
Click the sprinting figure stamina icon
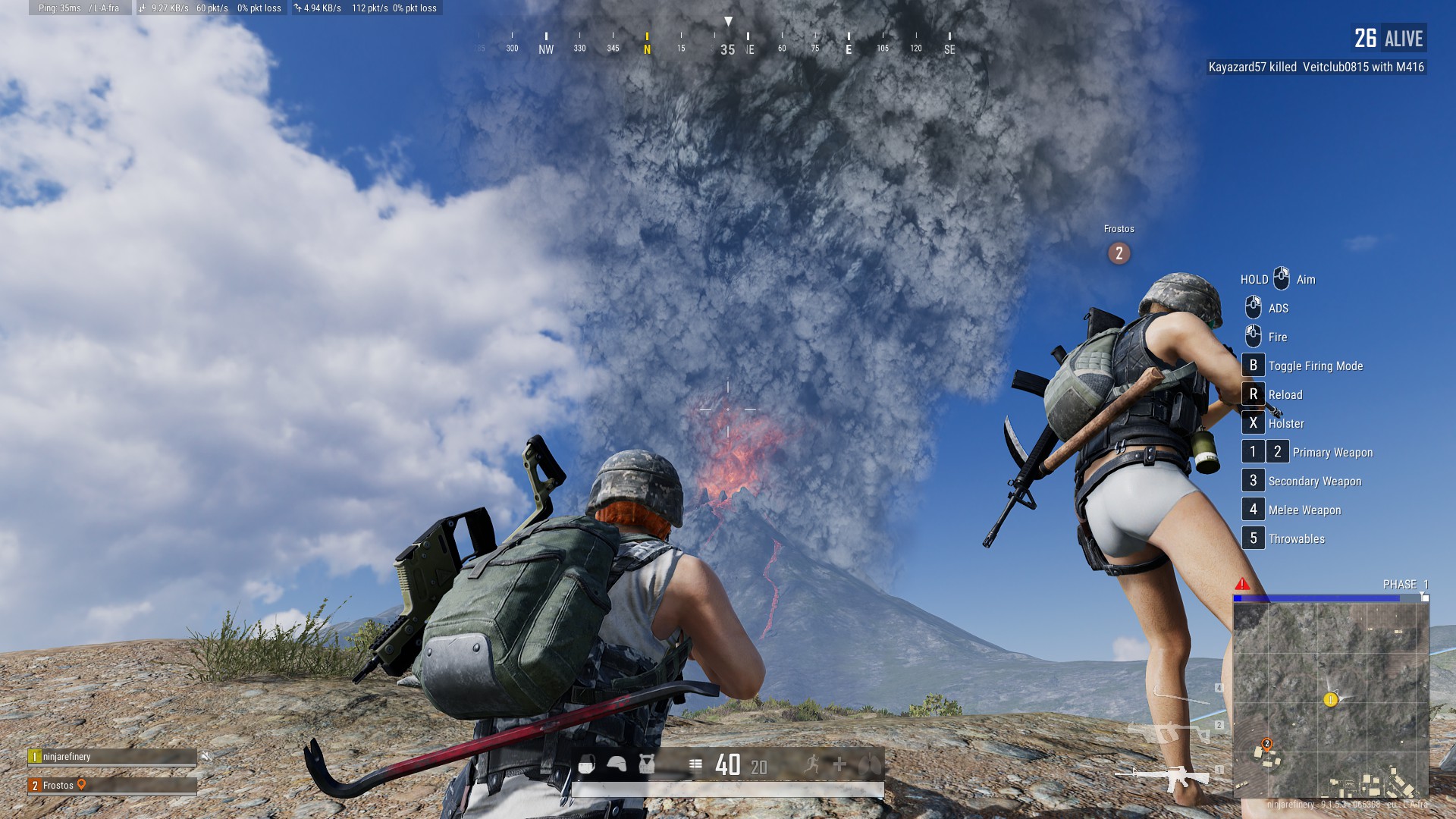[x=813, y=765]
